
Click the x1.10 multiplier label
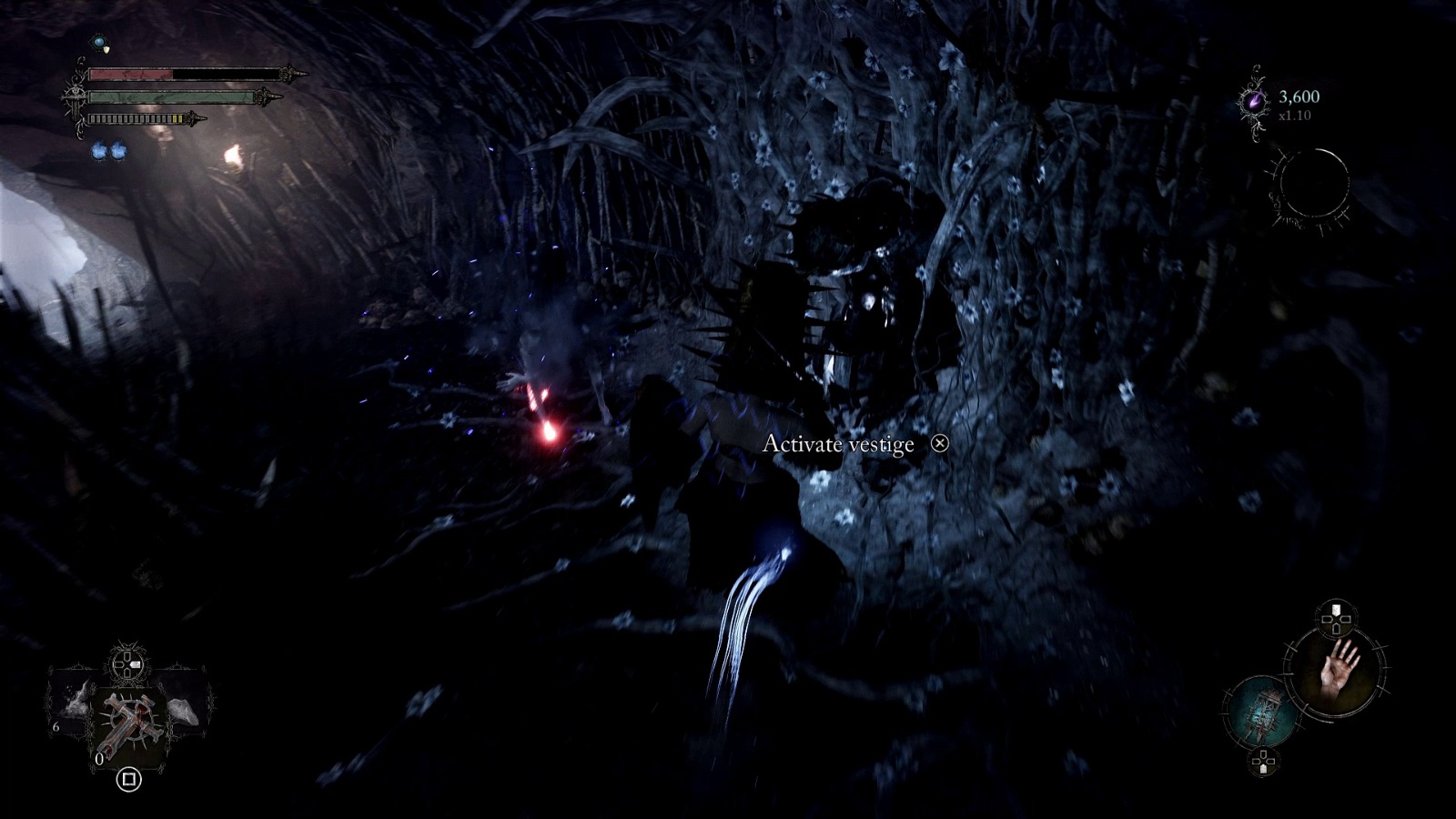click(1296, 116)
